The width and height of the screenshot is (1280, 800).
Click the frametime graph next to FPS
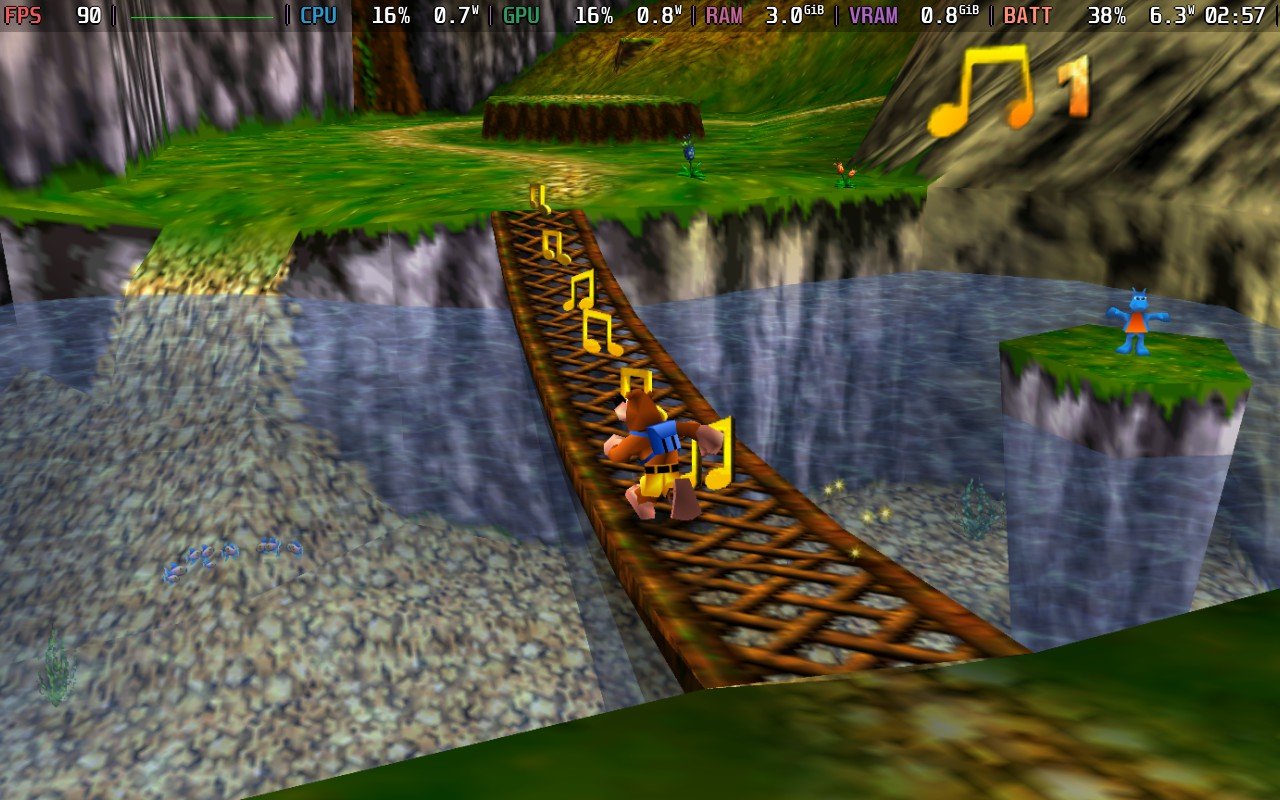[200, 15]
